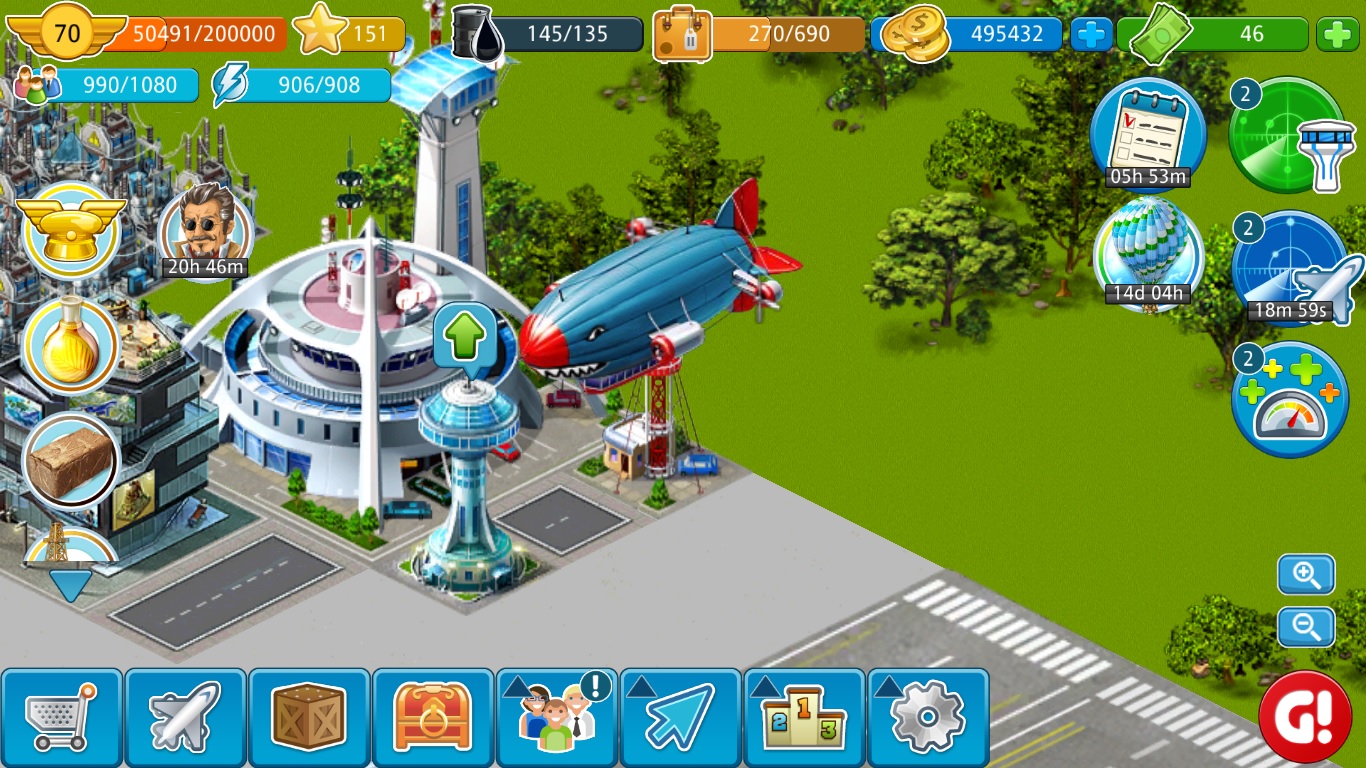Open the gear settings menu
Screen dimensions: 1366x768
928,716
